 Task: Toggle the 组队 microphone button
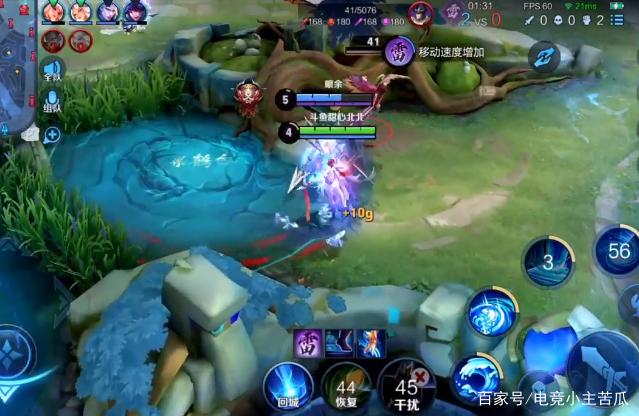[x=51, y=101]
